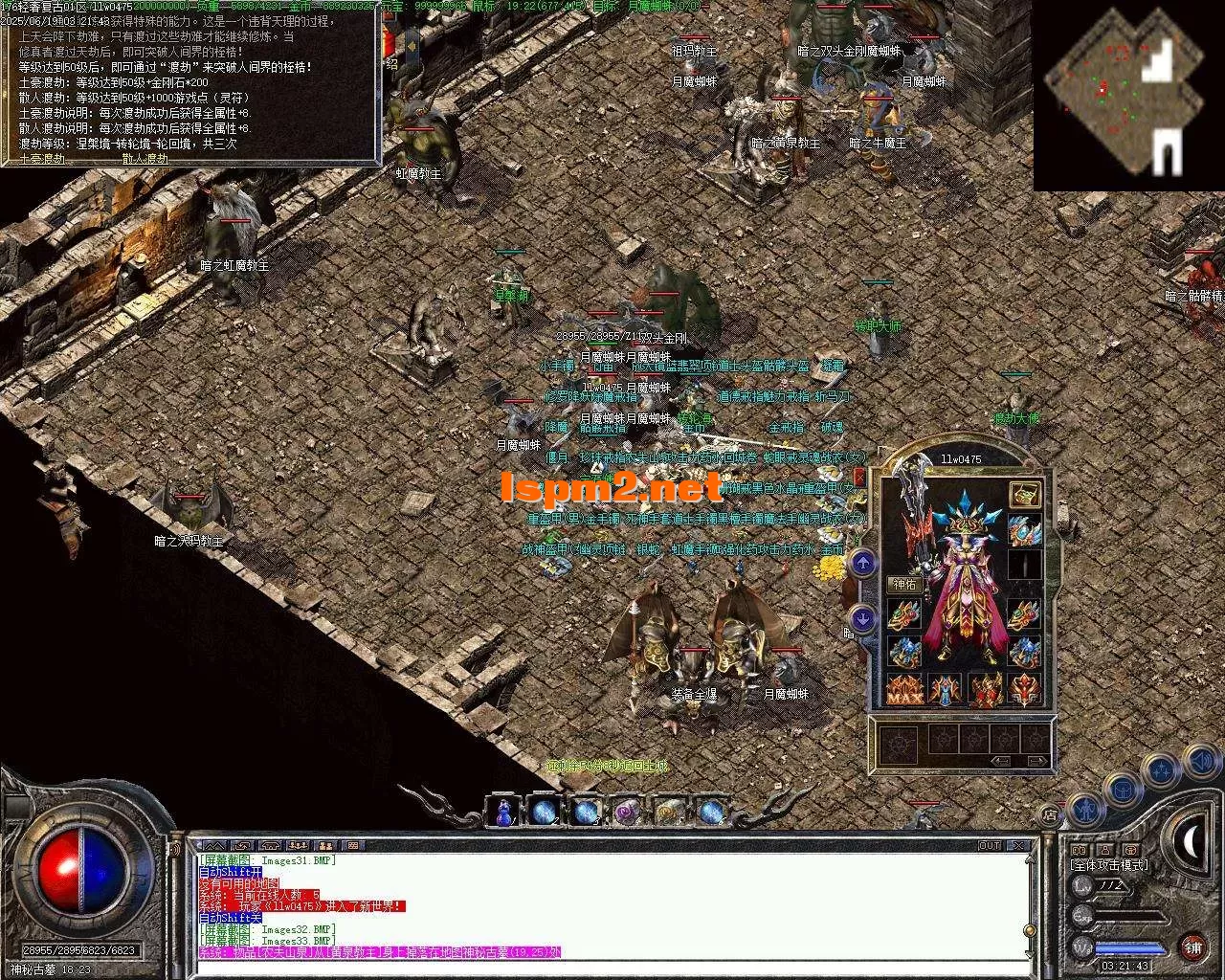Screen dimensions: 1225x980
Task: Click the round blue down-arrow button
Action: tap(863, 618)
